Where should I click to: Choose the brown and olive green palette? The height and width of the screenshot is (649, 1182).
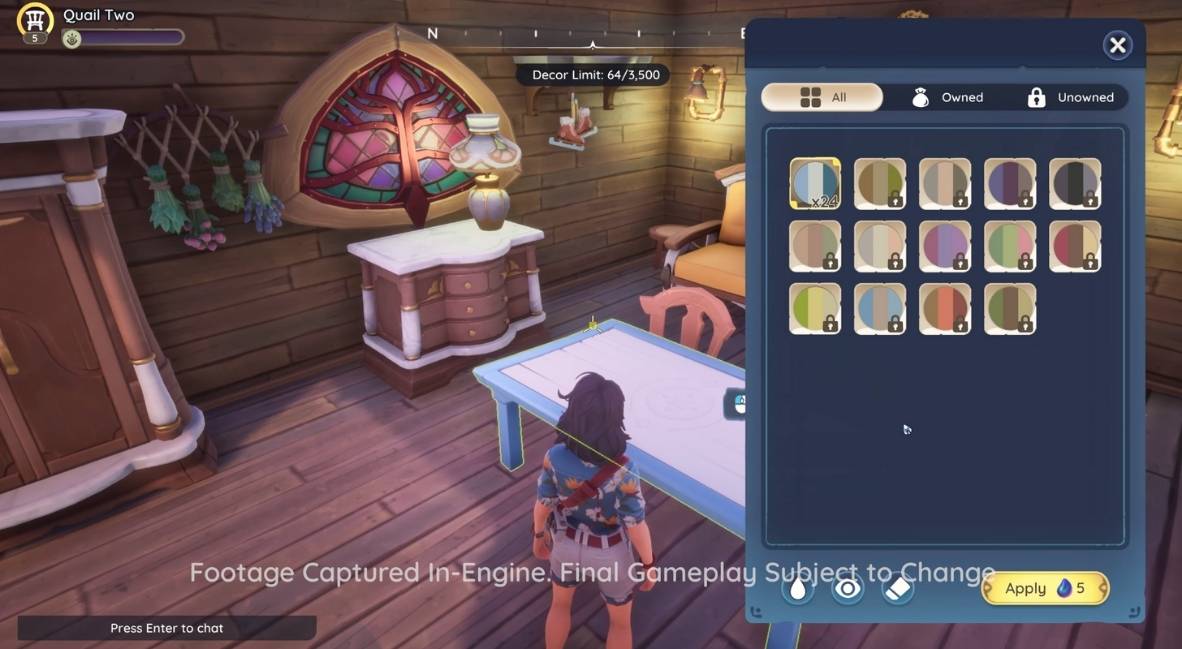tap(880, 184)
